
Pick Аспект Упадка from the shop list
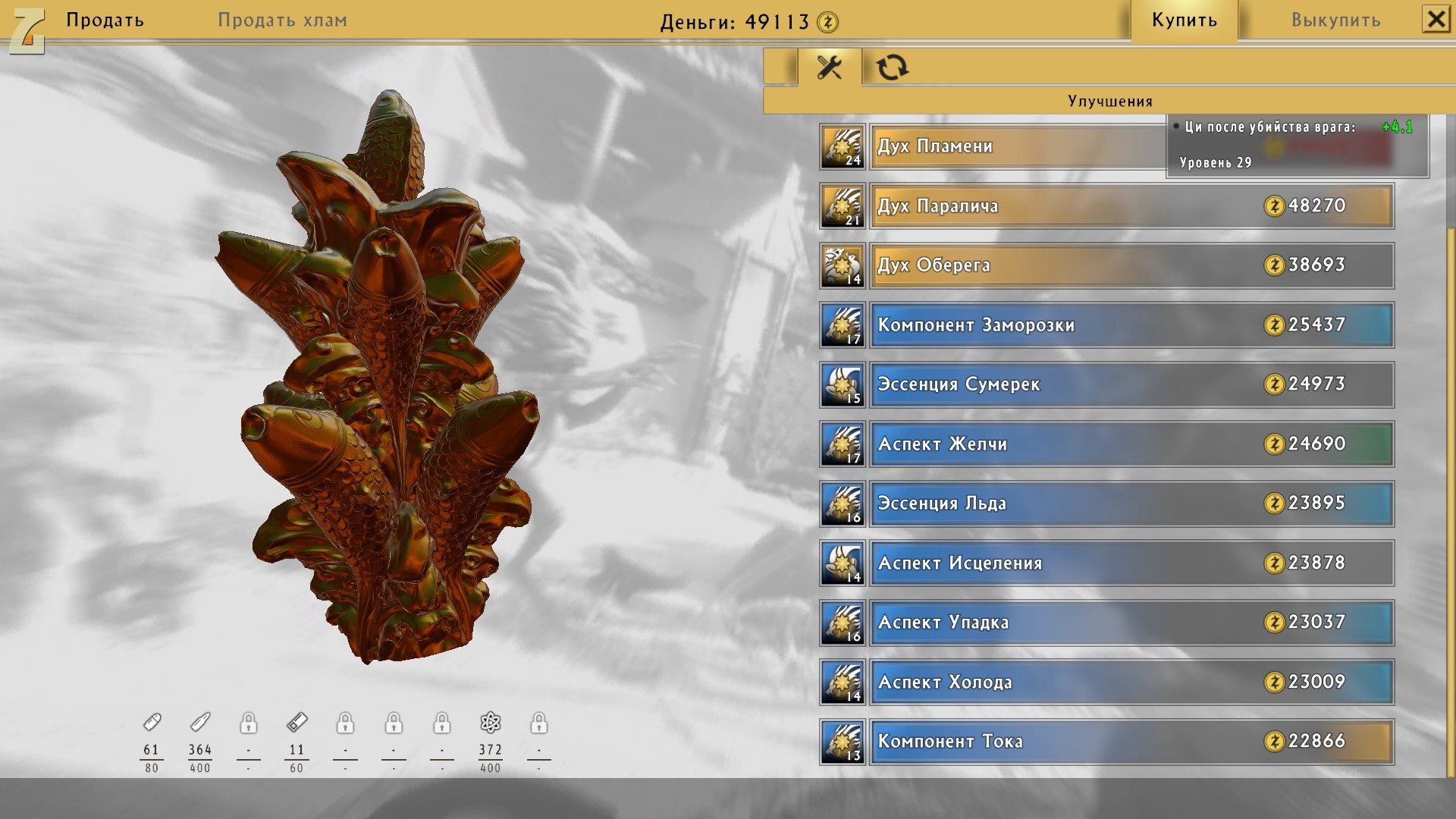click(x=1131, y=623)
